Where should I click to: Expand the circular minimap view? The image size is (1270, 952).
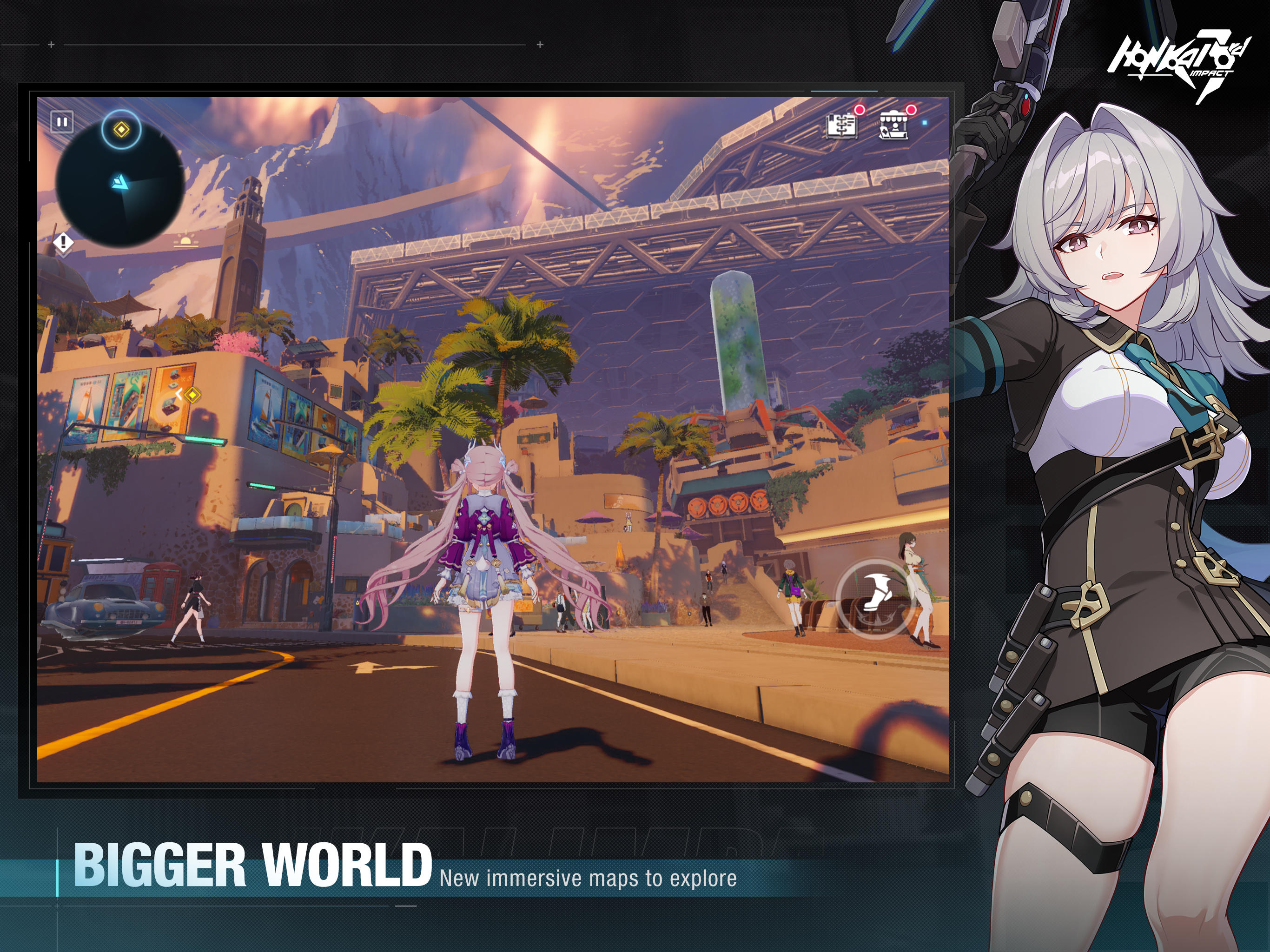pos(122,184)
